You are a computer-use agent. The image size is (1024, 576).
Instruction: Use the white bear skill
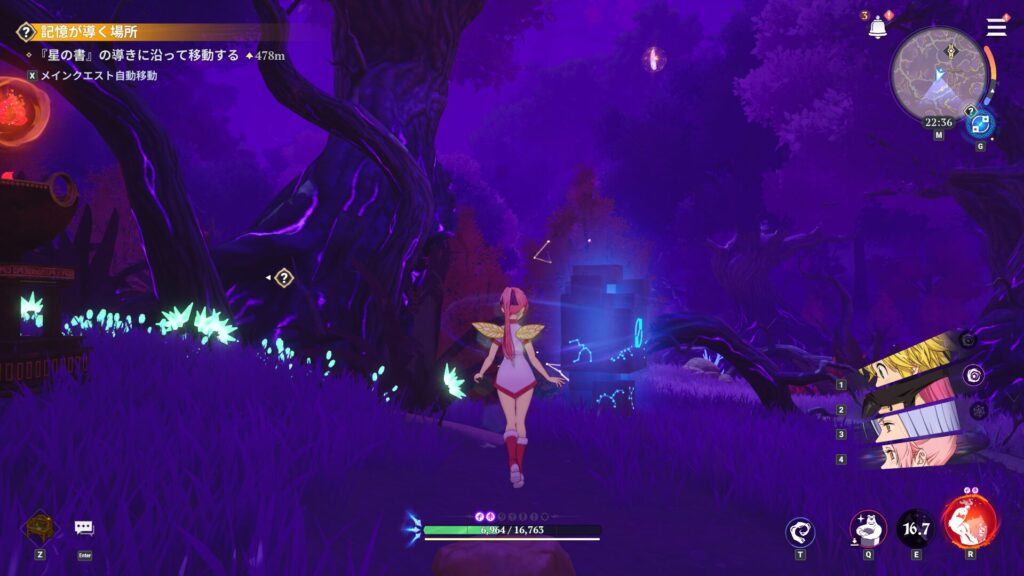[x=867, y=528]
